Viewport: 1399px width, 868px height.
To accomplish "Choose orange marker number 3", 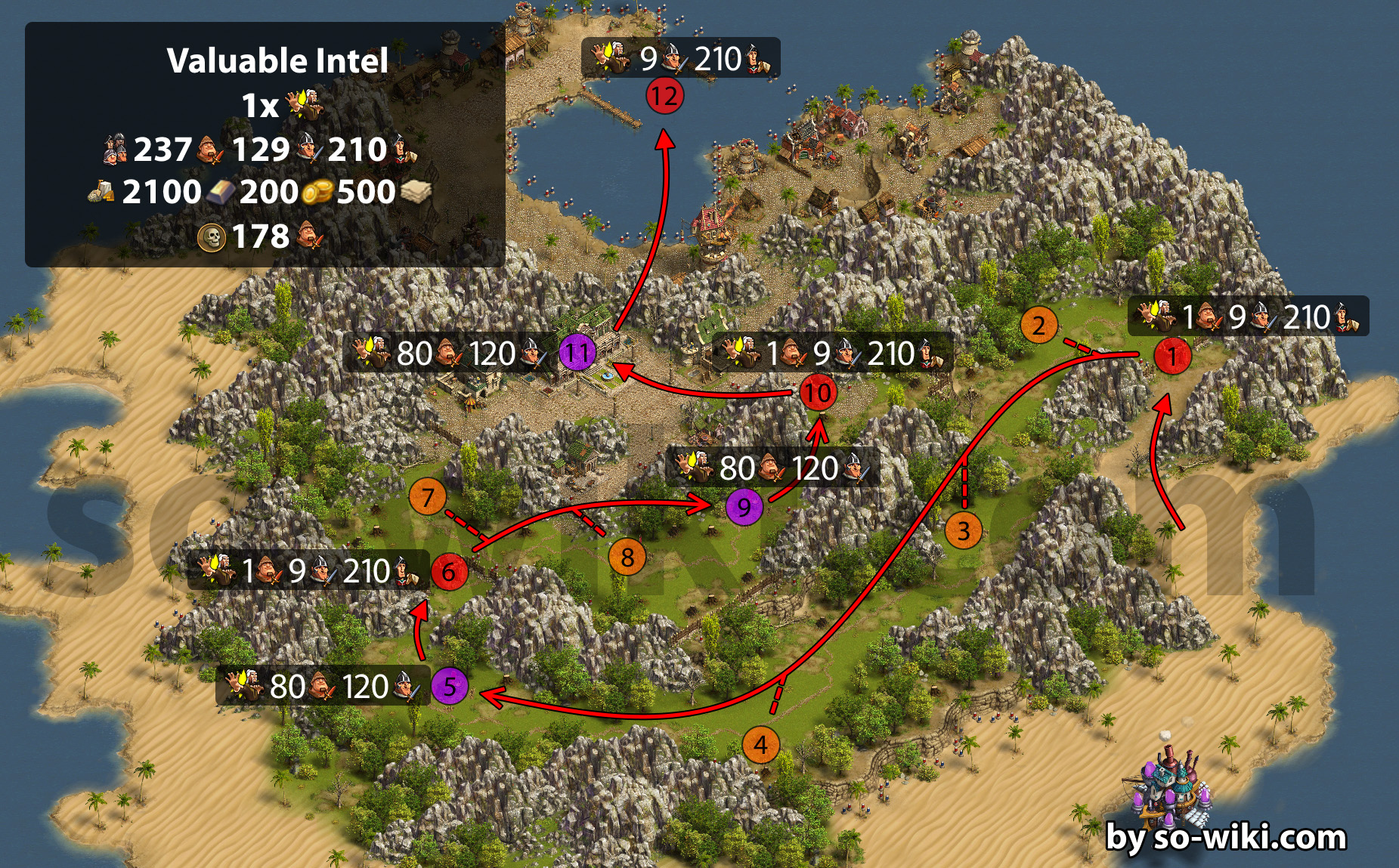I will coord(964,530).
